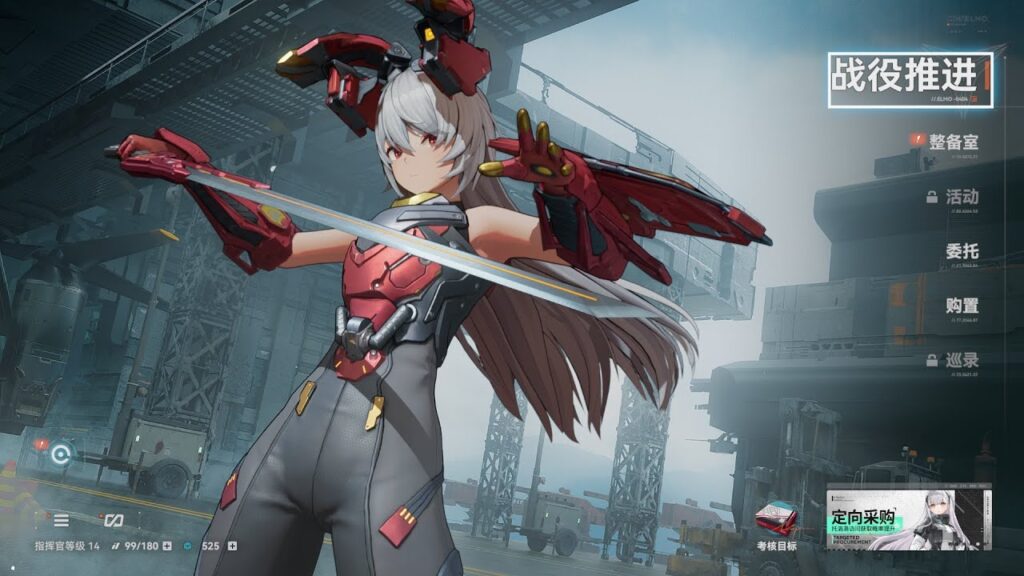
Task: Add currency with the plus next to 525
Action: pyautogui.click(x=232, y=546)
